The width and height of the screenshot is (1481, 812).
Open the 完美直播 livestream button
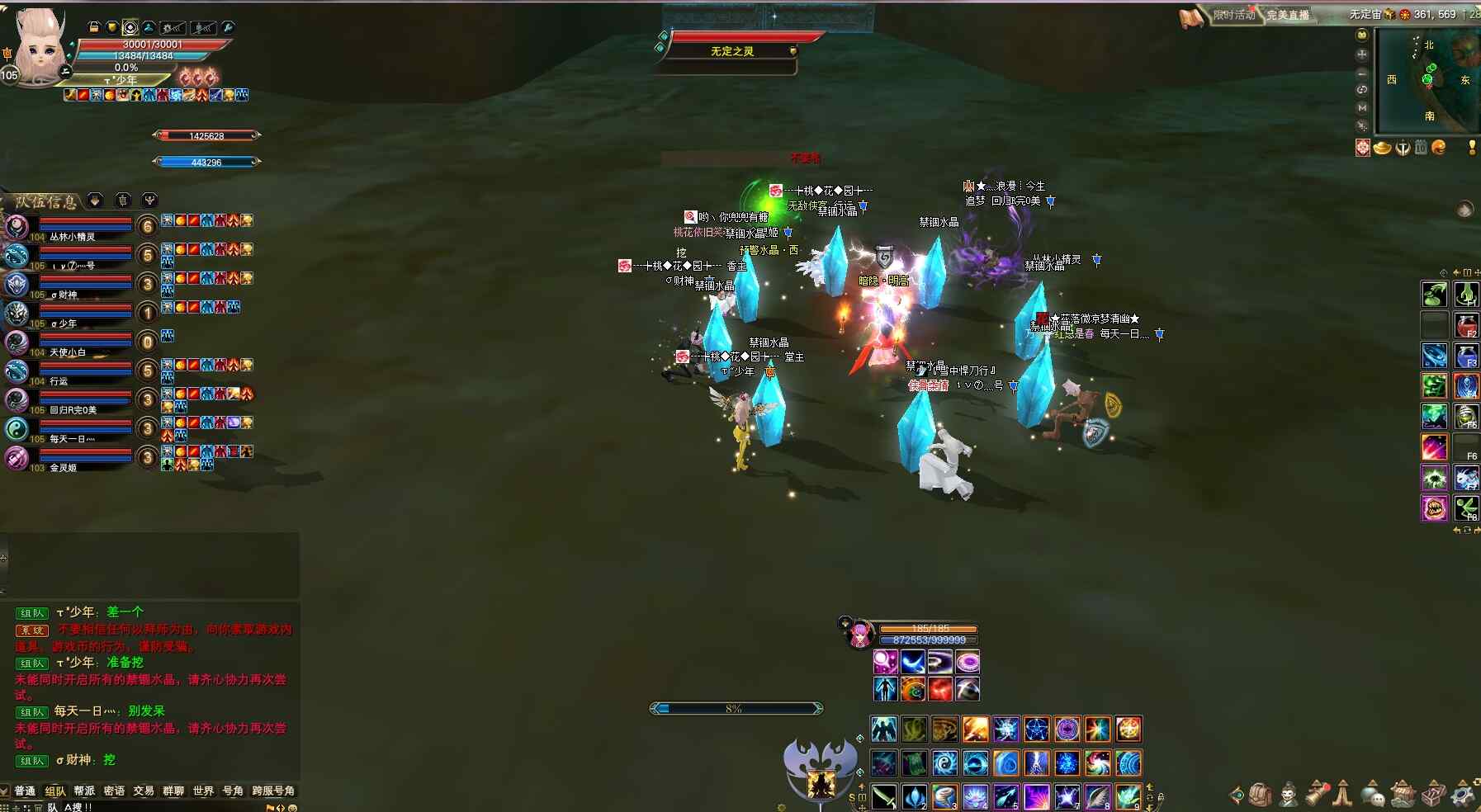tap(1288, 15)
